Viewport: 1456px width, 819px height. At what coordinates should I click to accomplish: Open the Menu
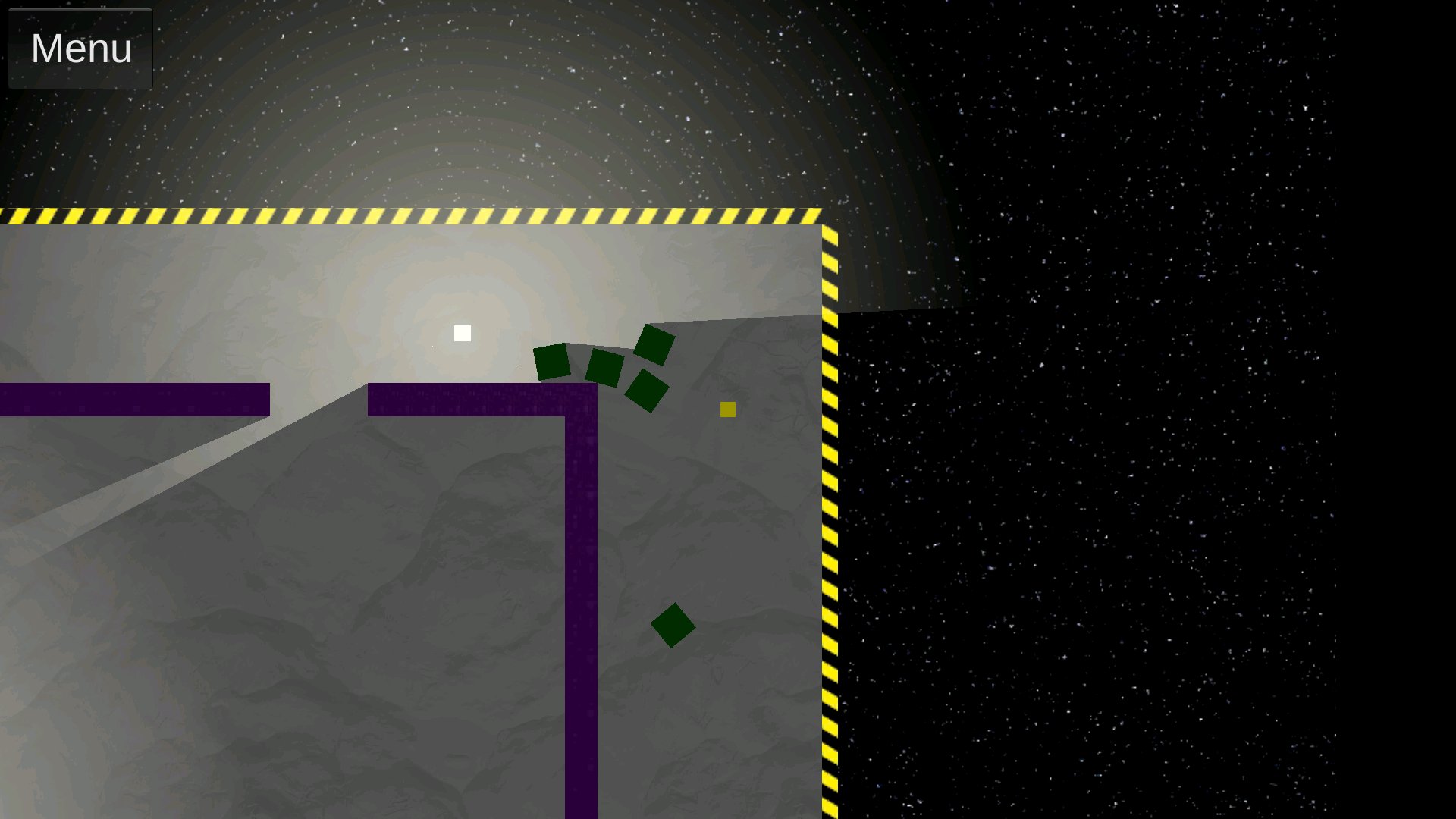[80, 49]
